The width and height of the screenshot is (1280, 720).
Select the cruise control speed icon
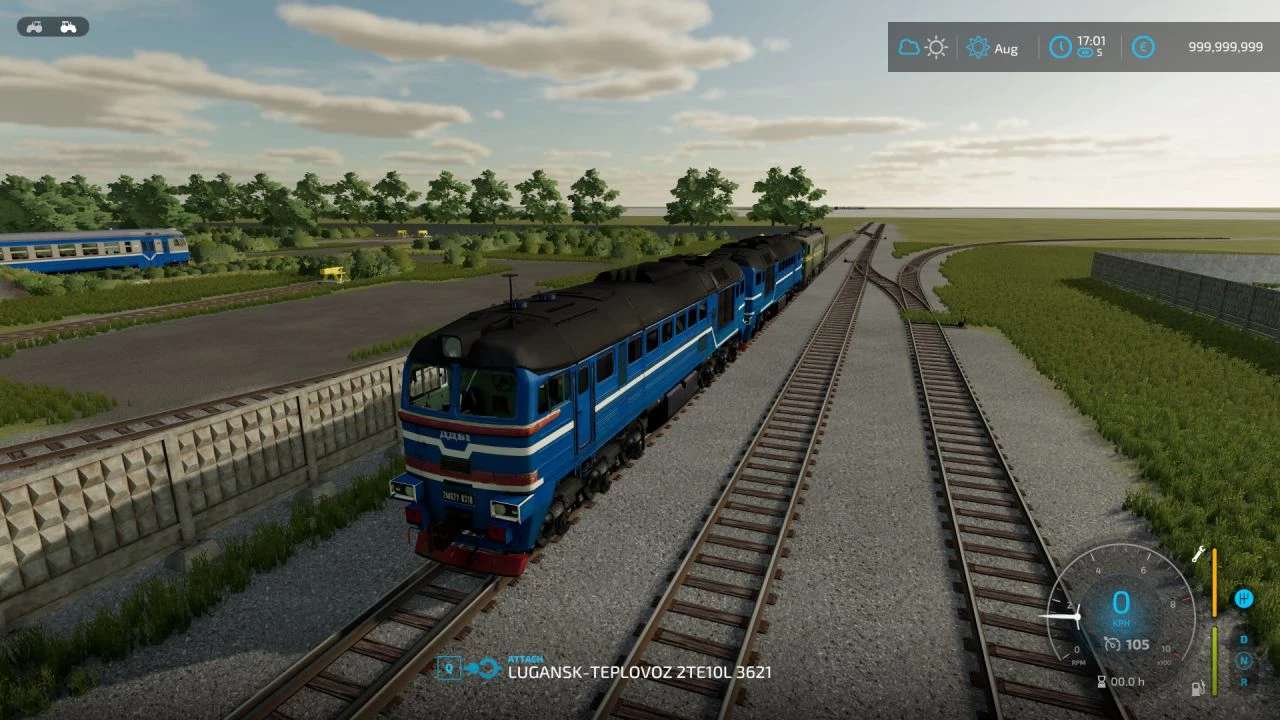pyautogui.click(x=1112, y=644)
